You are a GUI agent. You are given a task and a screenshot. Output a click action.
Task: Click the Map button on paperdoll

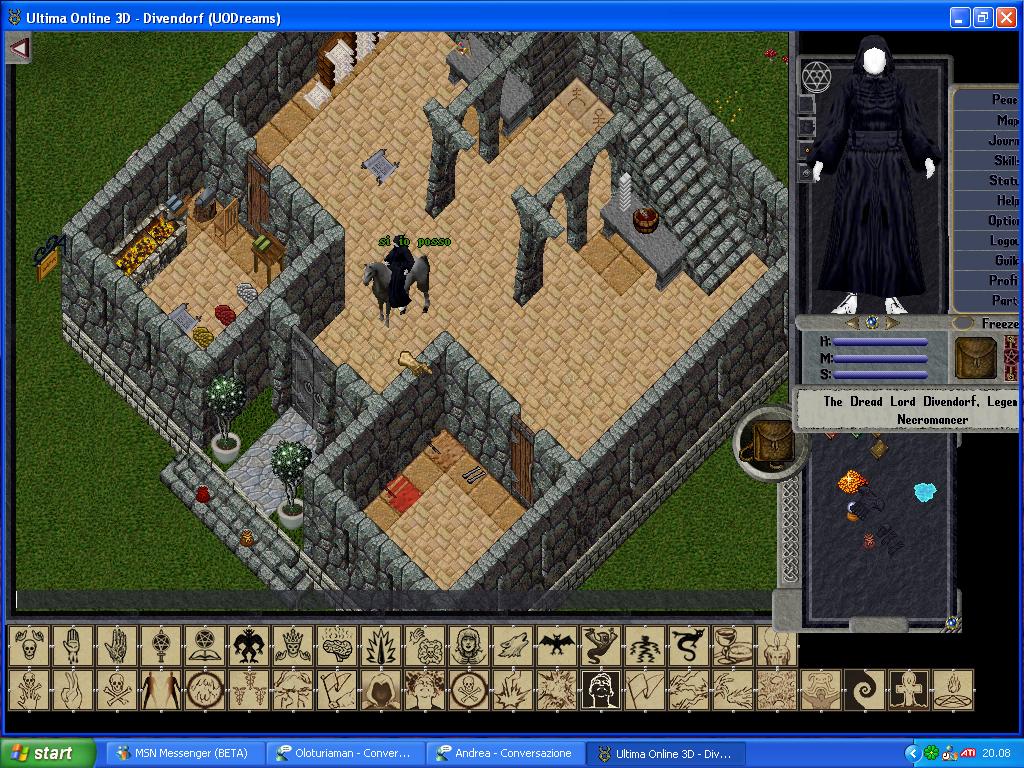click(1005, 120)
